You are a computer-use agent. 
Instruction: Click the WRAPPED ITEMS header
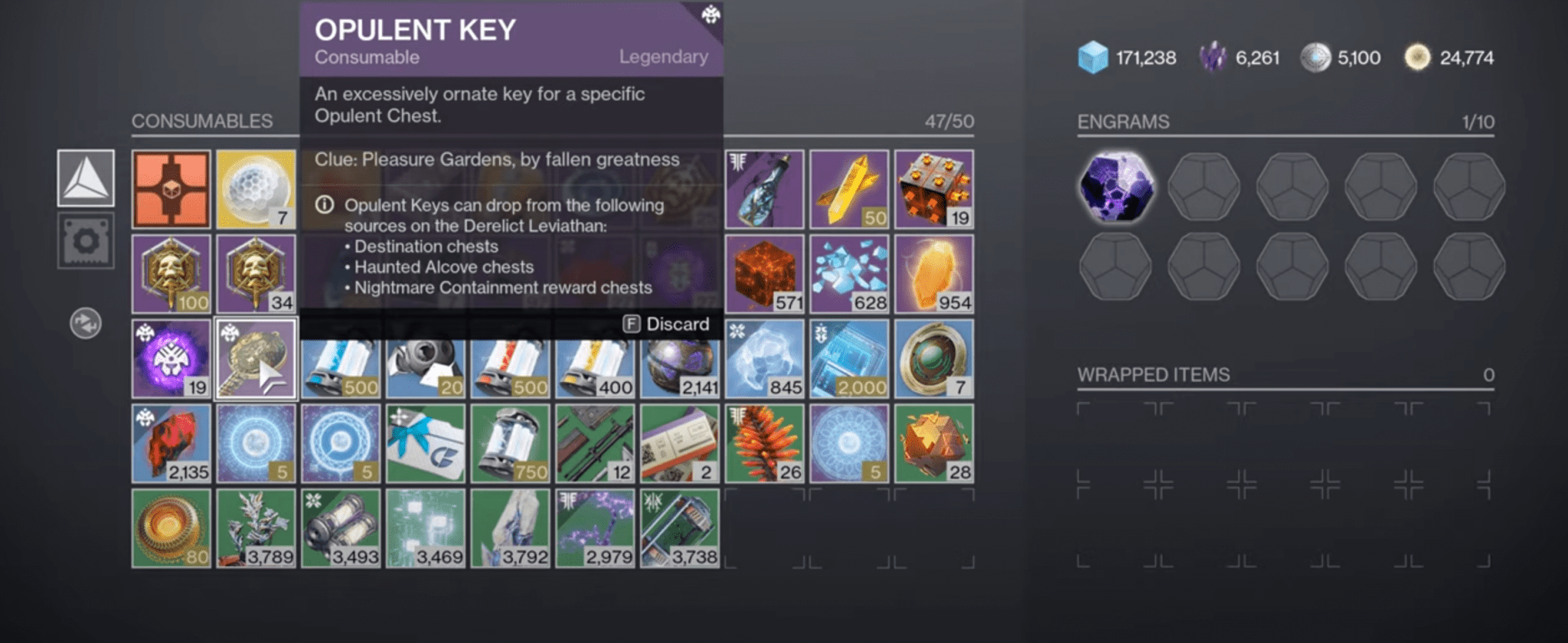[1153, 375]
